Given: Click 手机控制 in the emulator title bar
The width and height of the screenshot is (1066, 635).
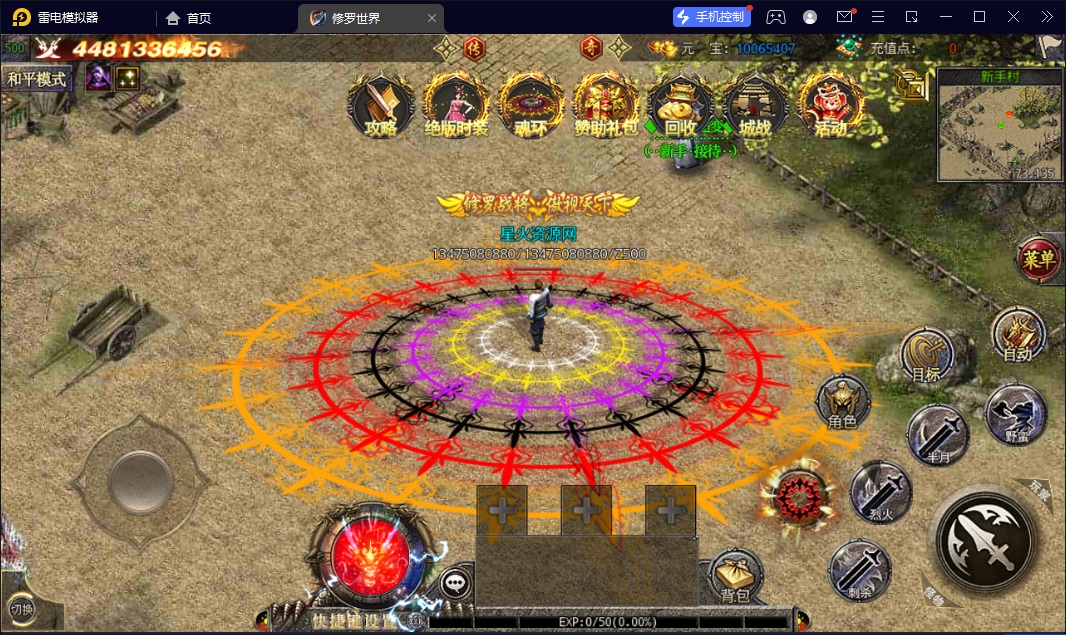Looking at the screenshot, I should (711, 17).
